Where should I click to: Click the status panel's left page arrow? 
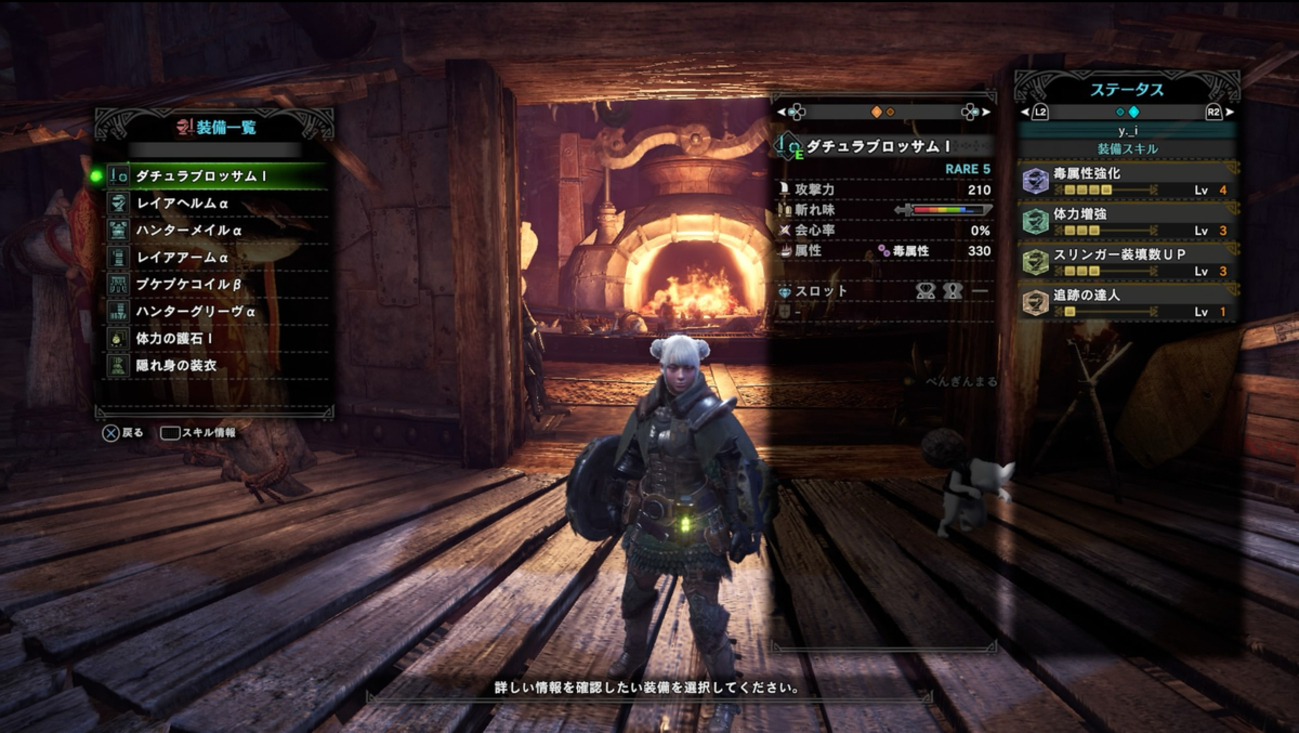tap(1026, 112)
